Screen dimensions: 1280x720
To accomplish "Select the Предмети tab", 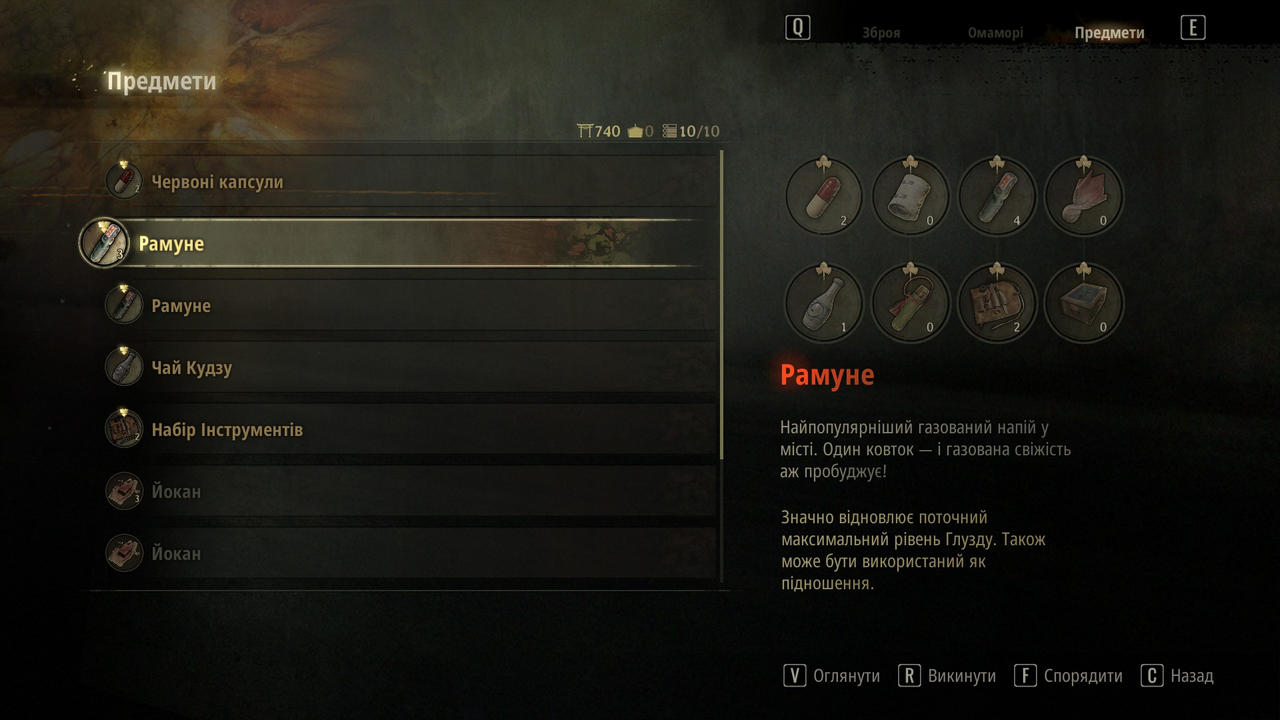I will pyautogui.click(x=1109, y=33).
